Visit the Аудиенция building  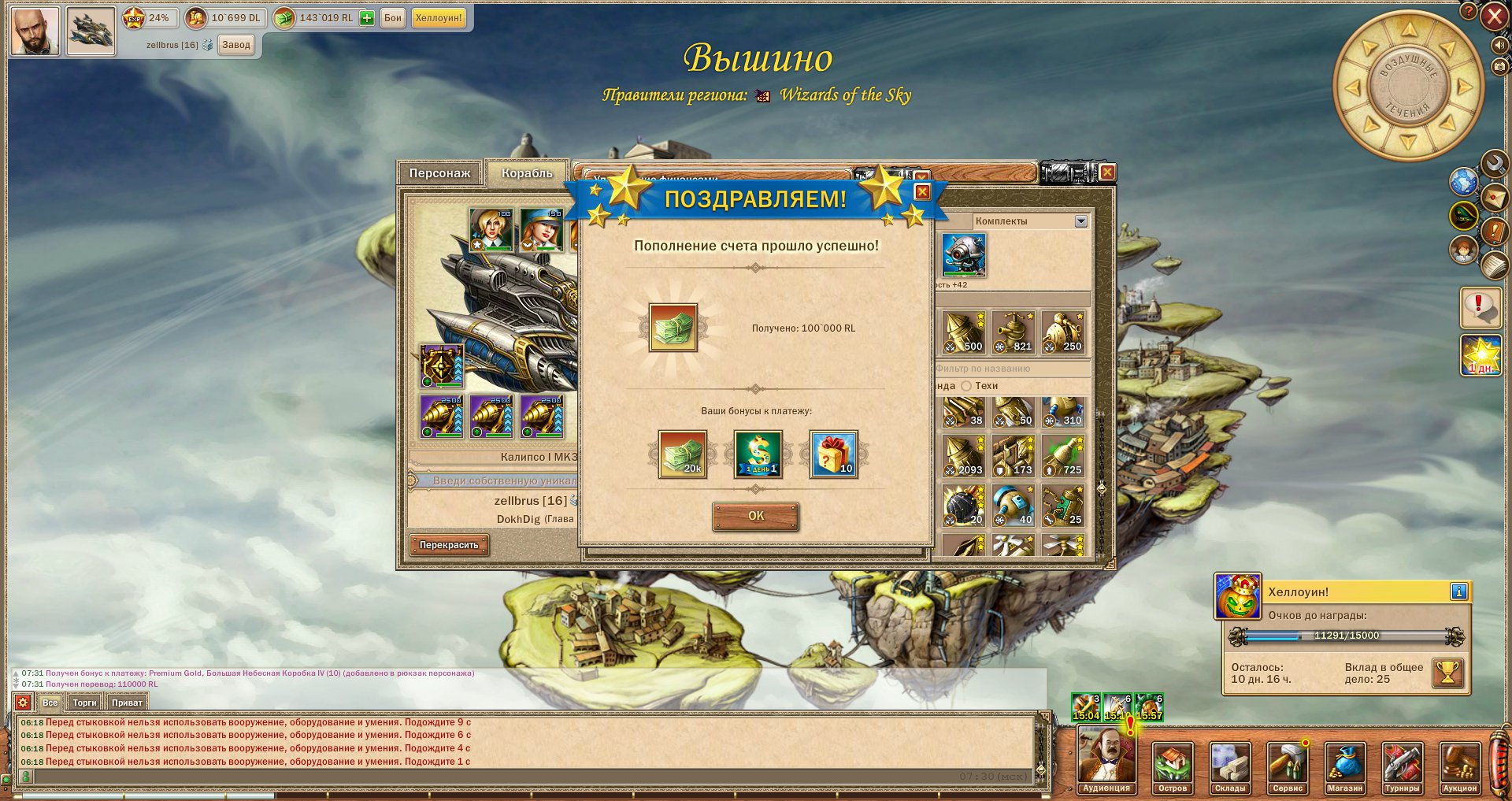click(x=1106, y=762)
